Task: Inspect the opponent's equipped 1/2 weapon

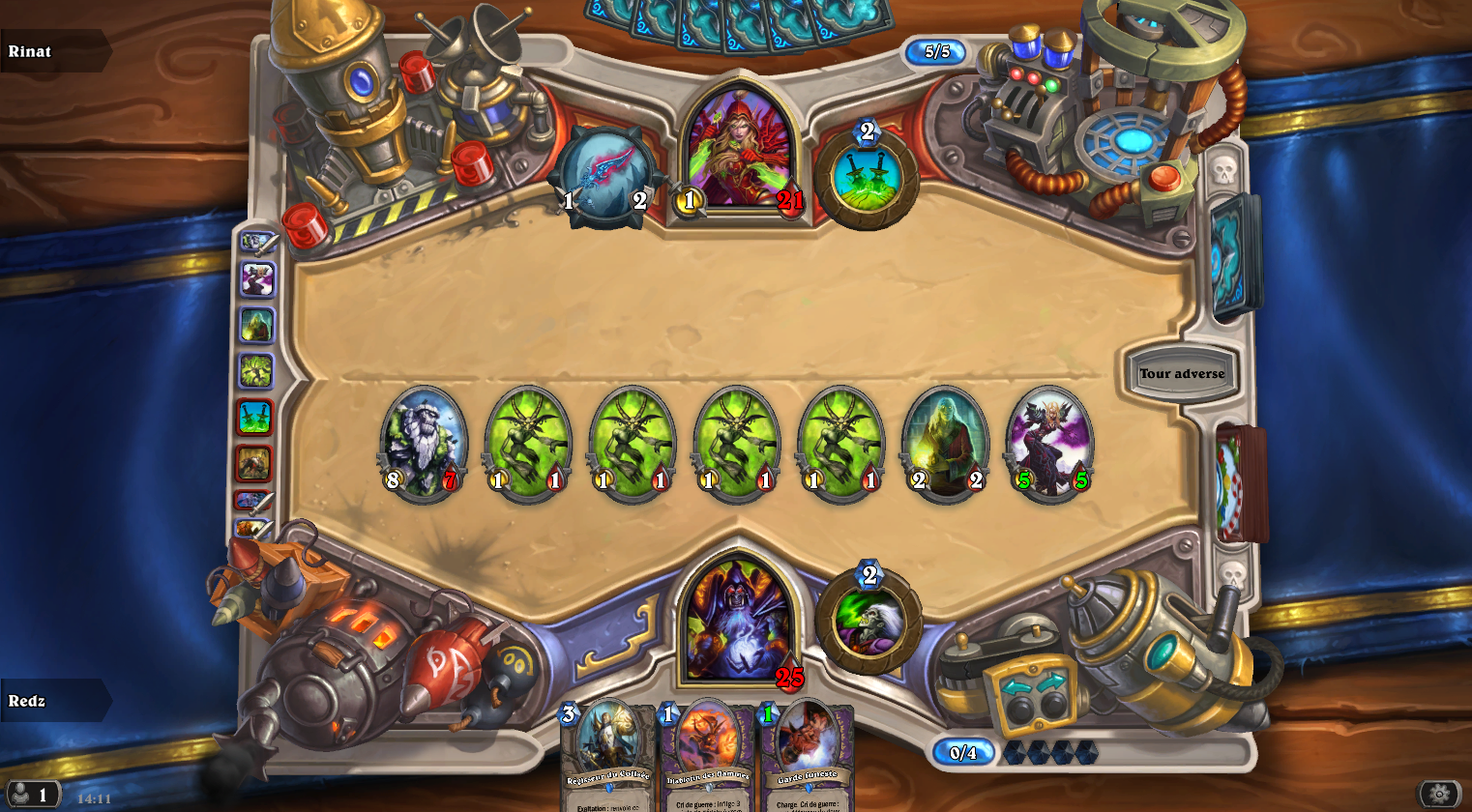Action: point(606,178)
